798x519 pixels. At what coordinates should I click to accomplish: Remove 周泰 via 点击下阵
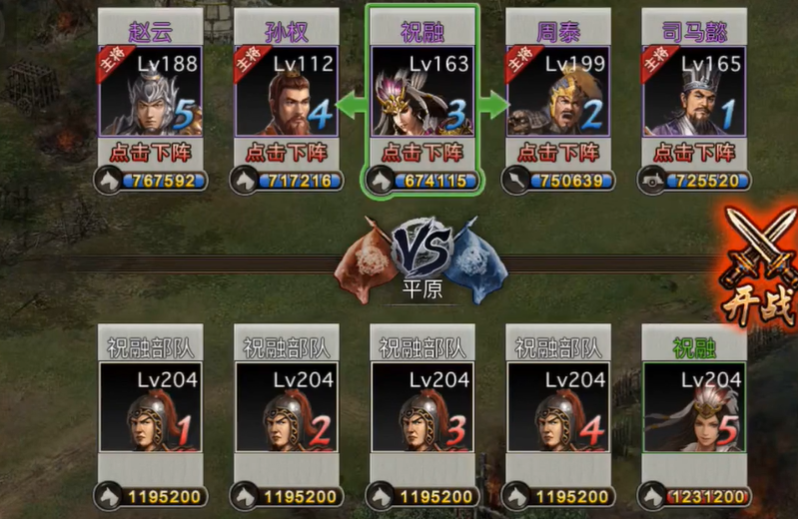point(557,153)
